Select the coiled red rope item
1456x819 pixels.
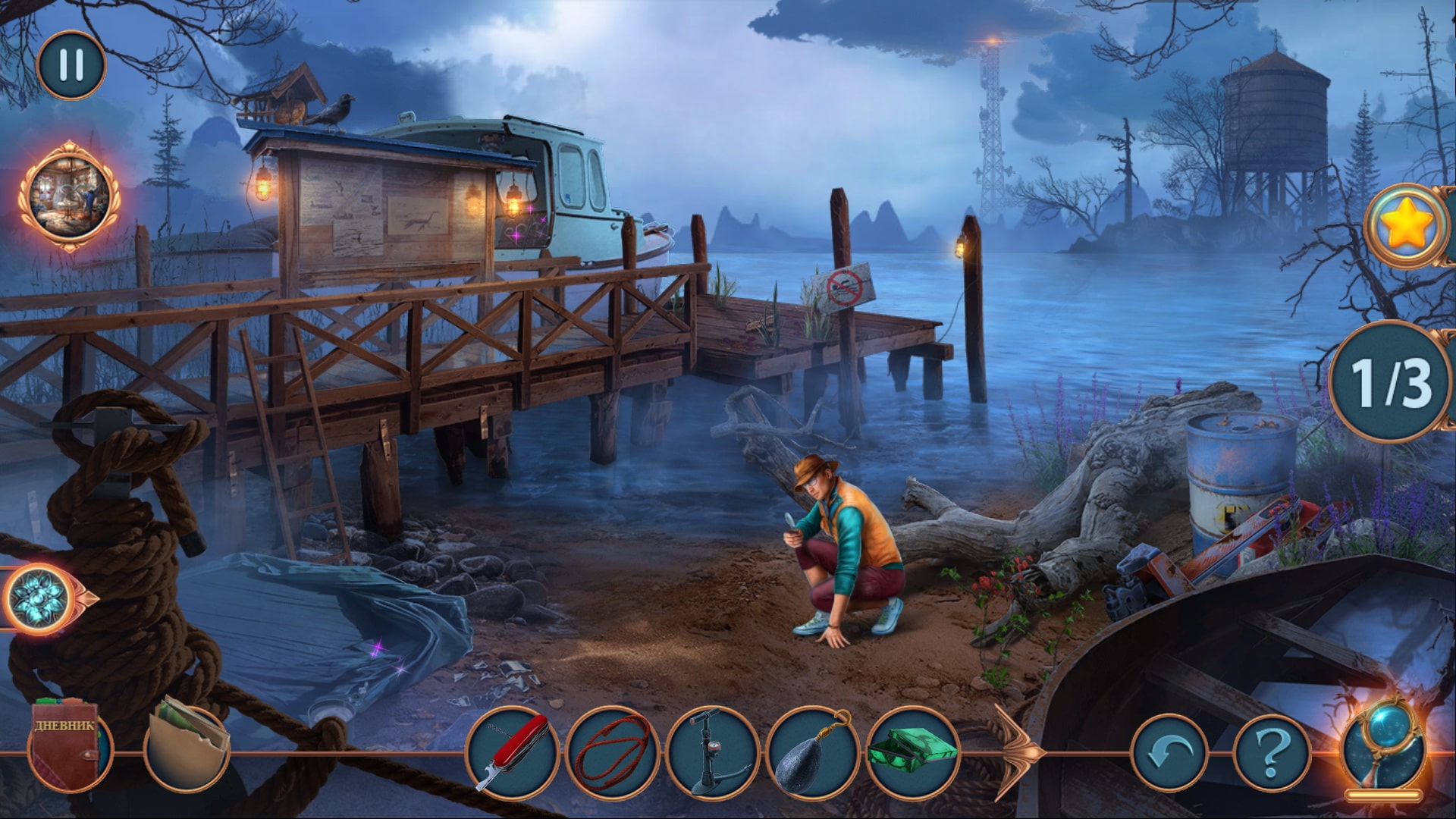[612, 752]
